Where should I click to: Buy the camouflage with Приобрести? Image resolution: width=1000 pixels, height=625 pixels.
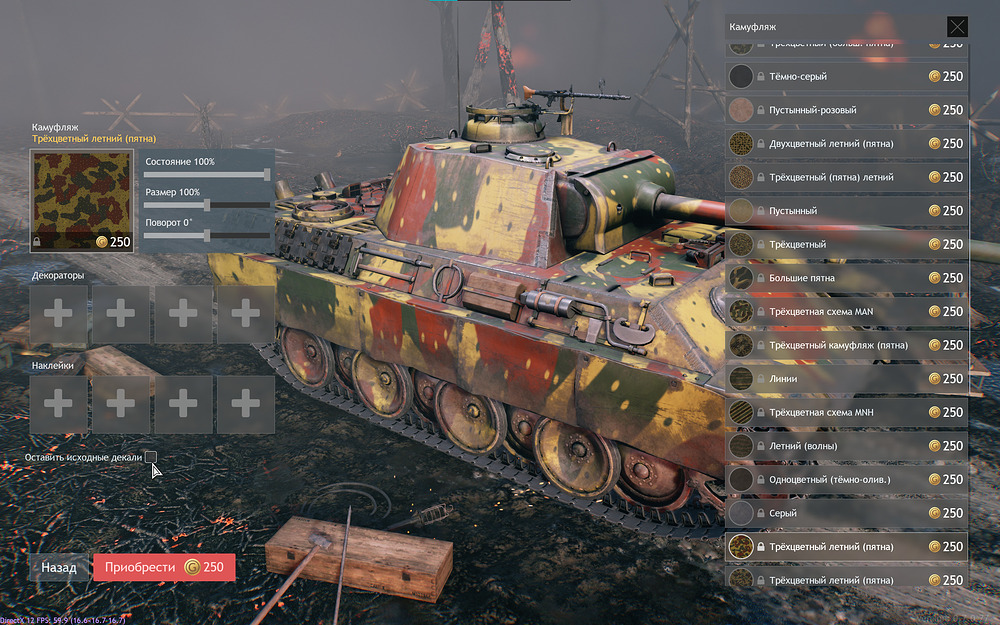[164, 567]
